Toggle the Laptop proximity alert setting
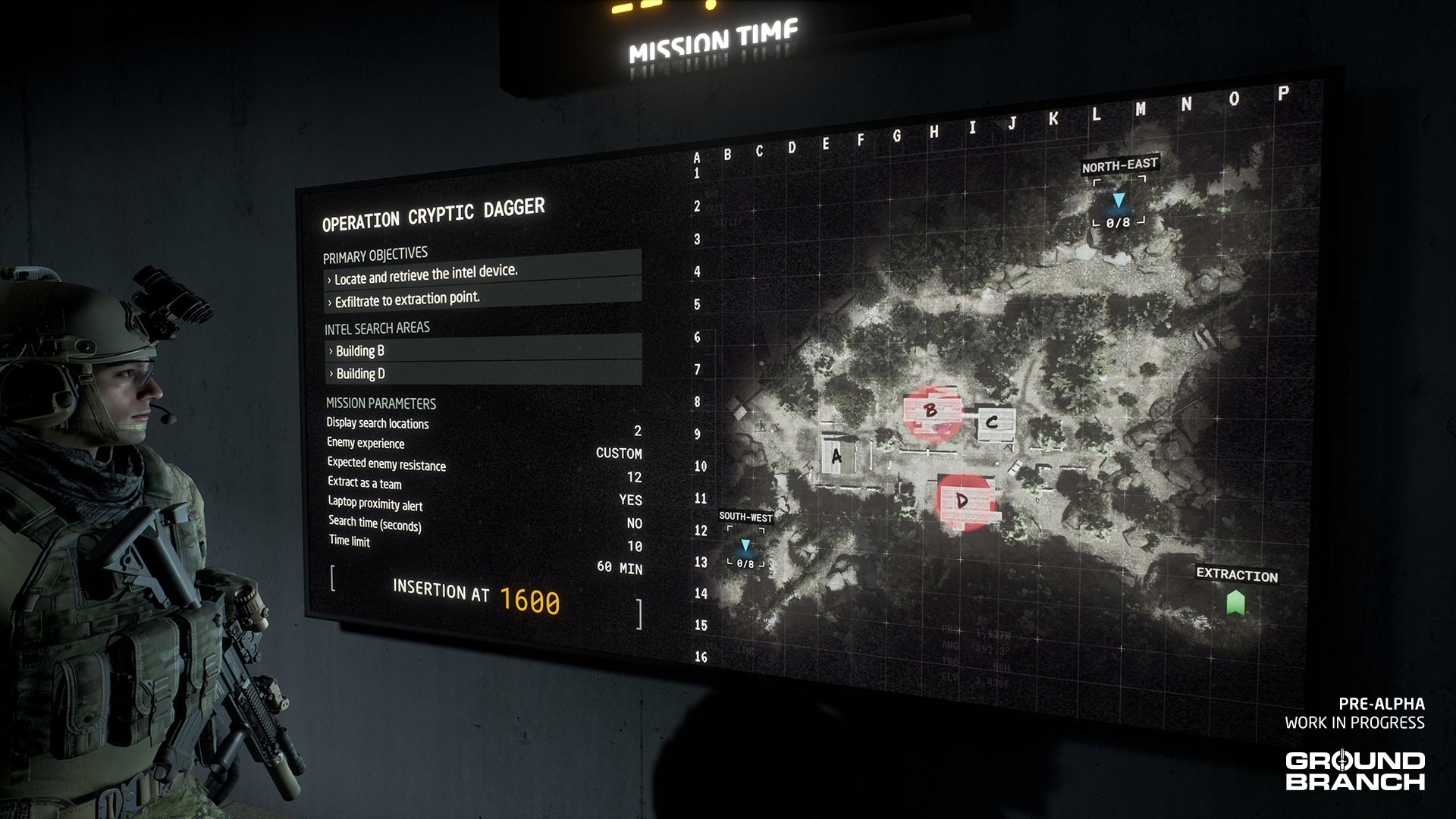 [x=375, y=506]
